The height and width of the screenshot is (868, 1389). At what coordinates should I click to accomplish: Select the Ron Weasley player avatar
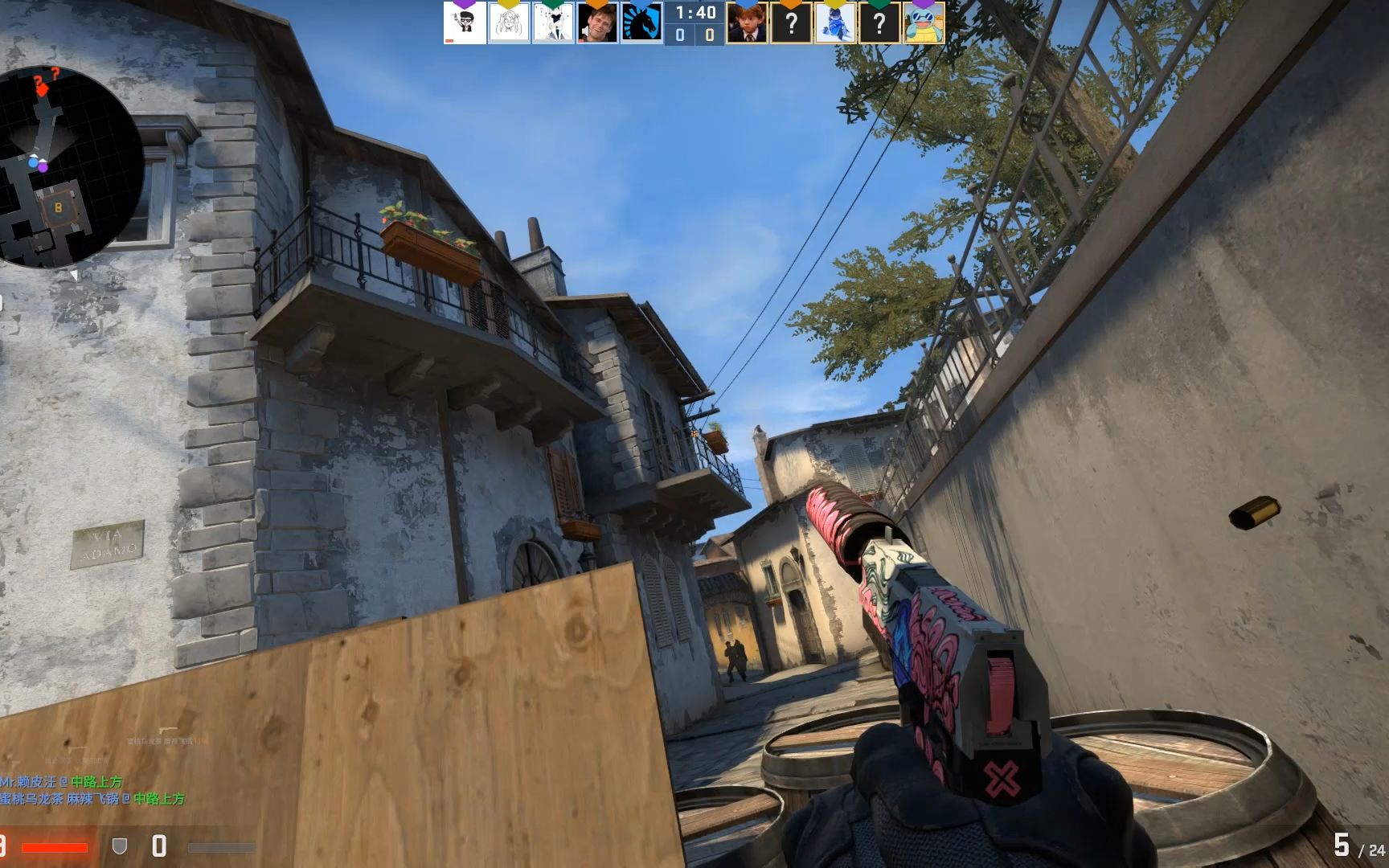coord(748,24)
